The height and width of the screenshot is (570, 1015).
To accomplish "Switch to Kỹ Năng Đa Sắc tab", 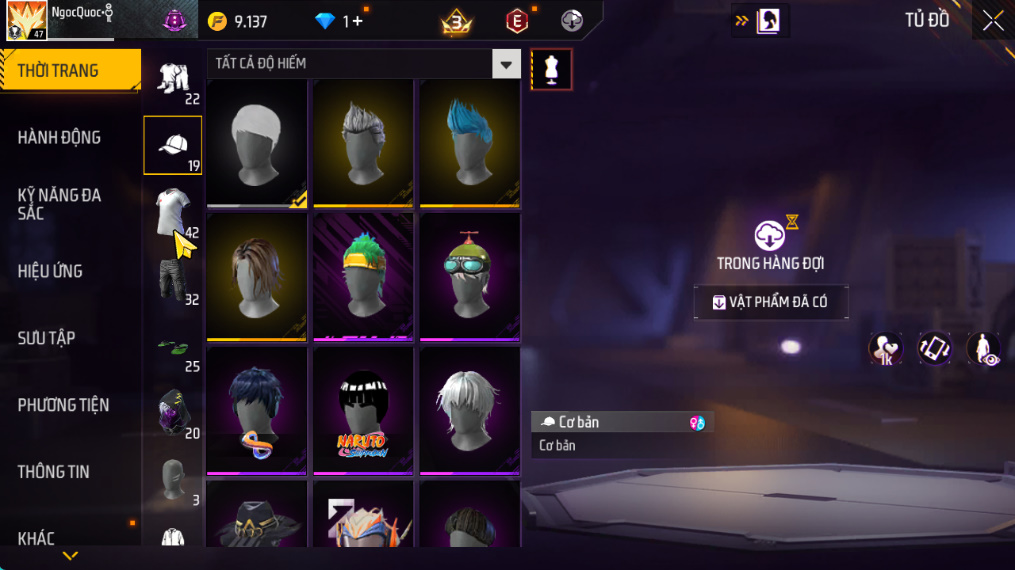I will 59,204.
